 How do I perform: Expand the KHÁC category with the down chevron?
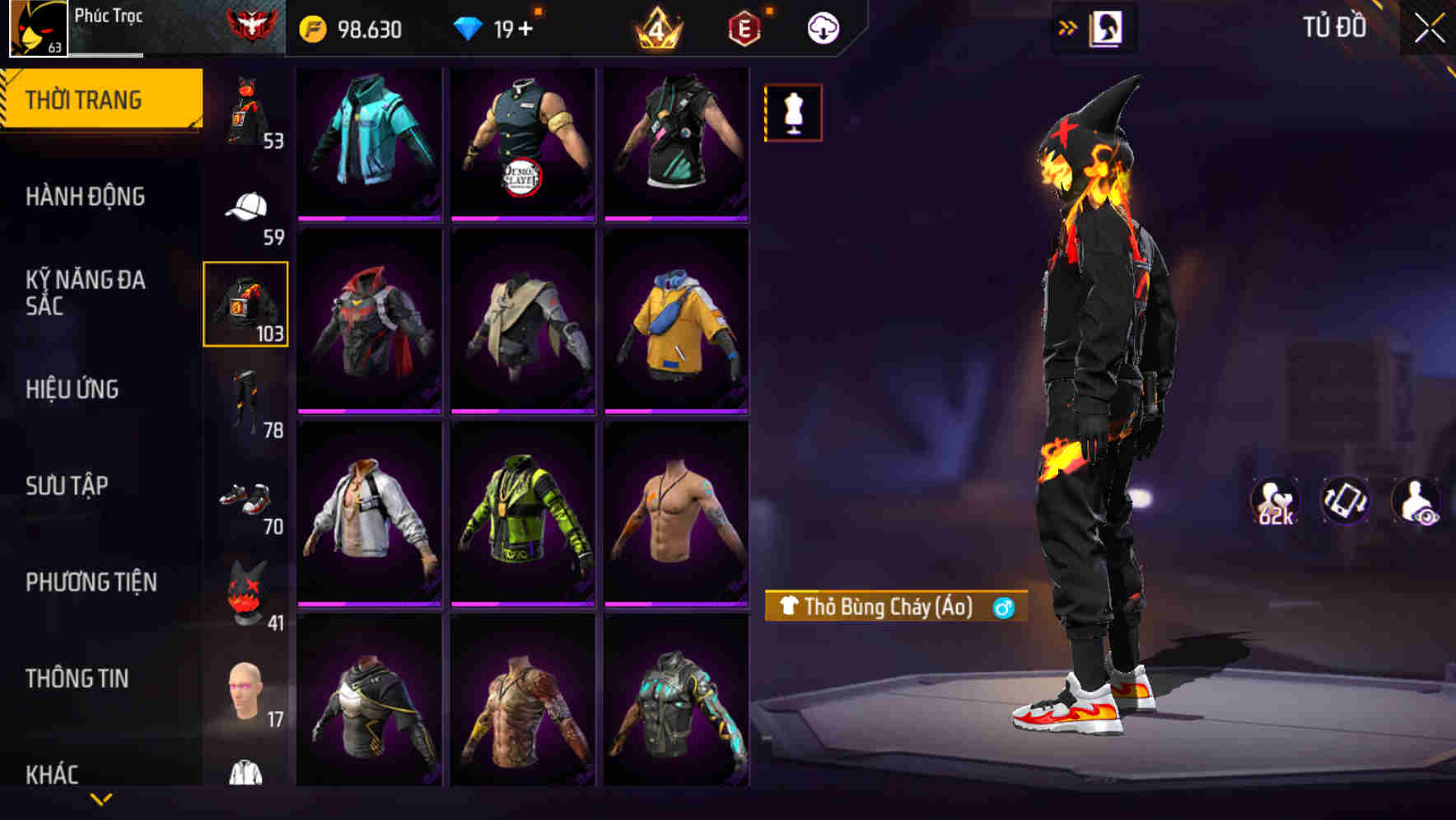[x=103, y=799]
